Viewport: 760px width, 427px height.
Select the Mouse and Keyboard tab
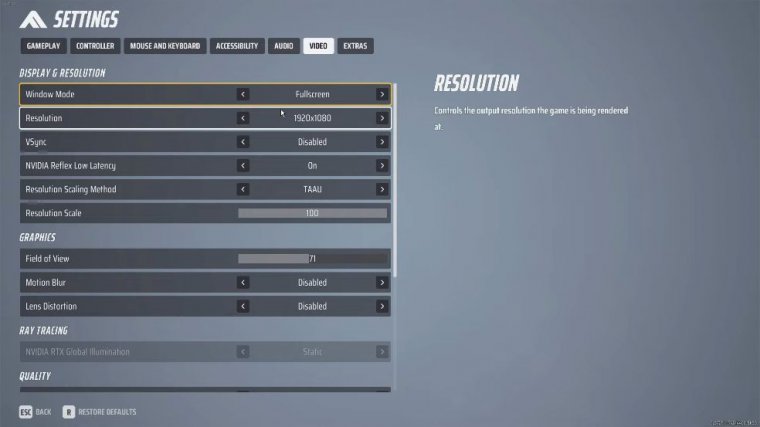166,46
